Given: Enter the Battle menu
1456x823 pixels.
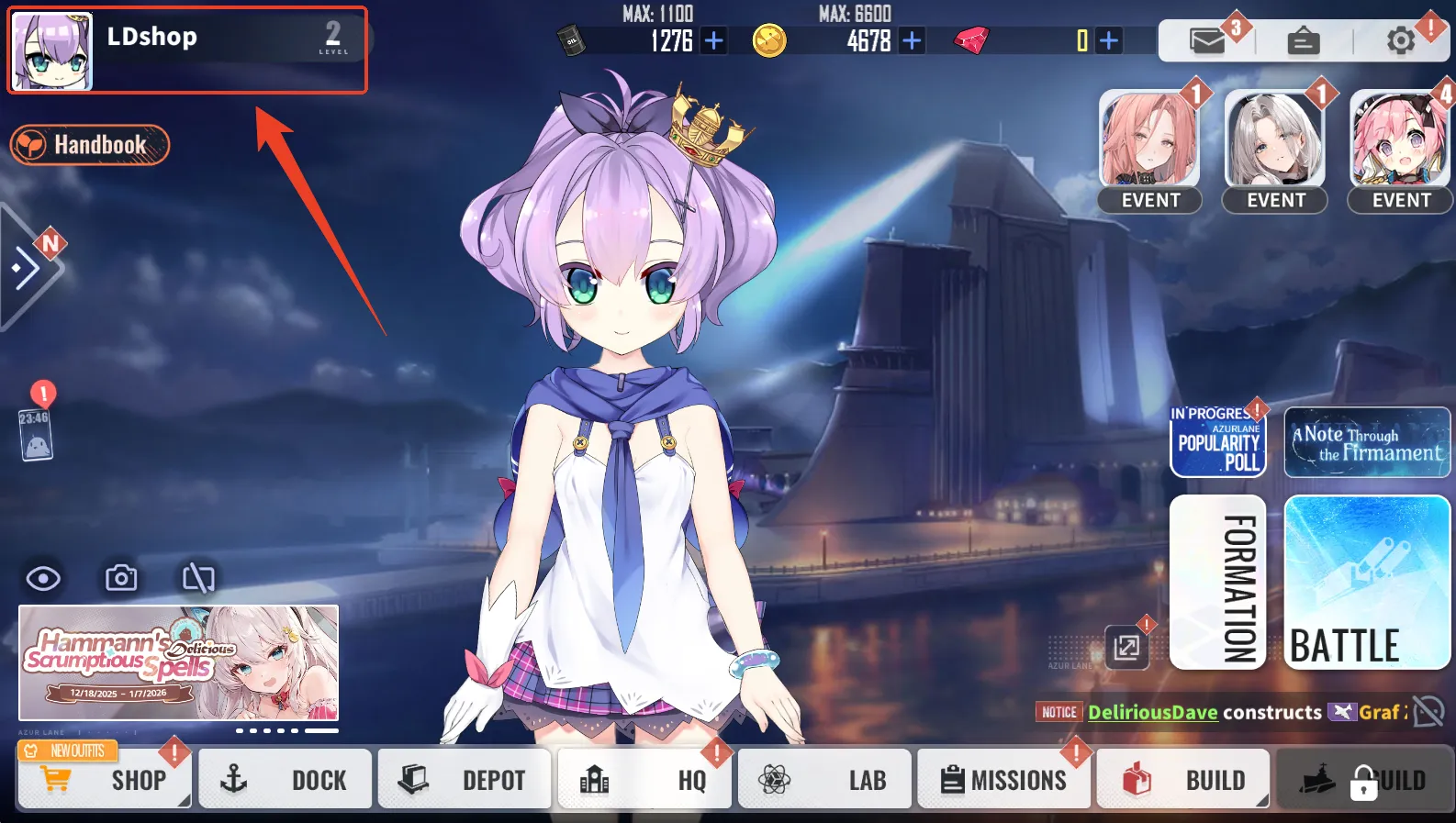Looking at the screenshot, I should (x=1367, y=583).
